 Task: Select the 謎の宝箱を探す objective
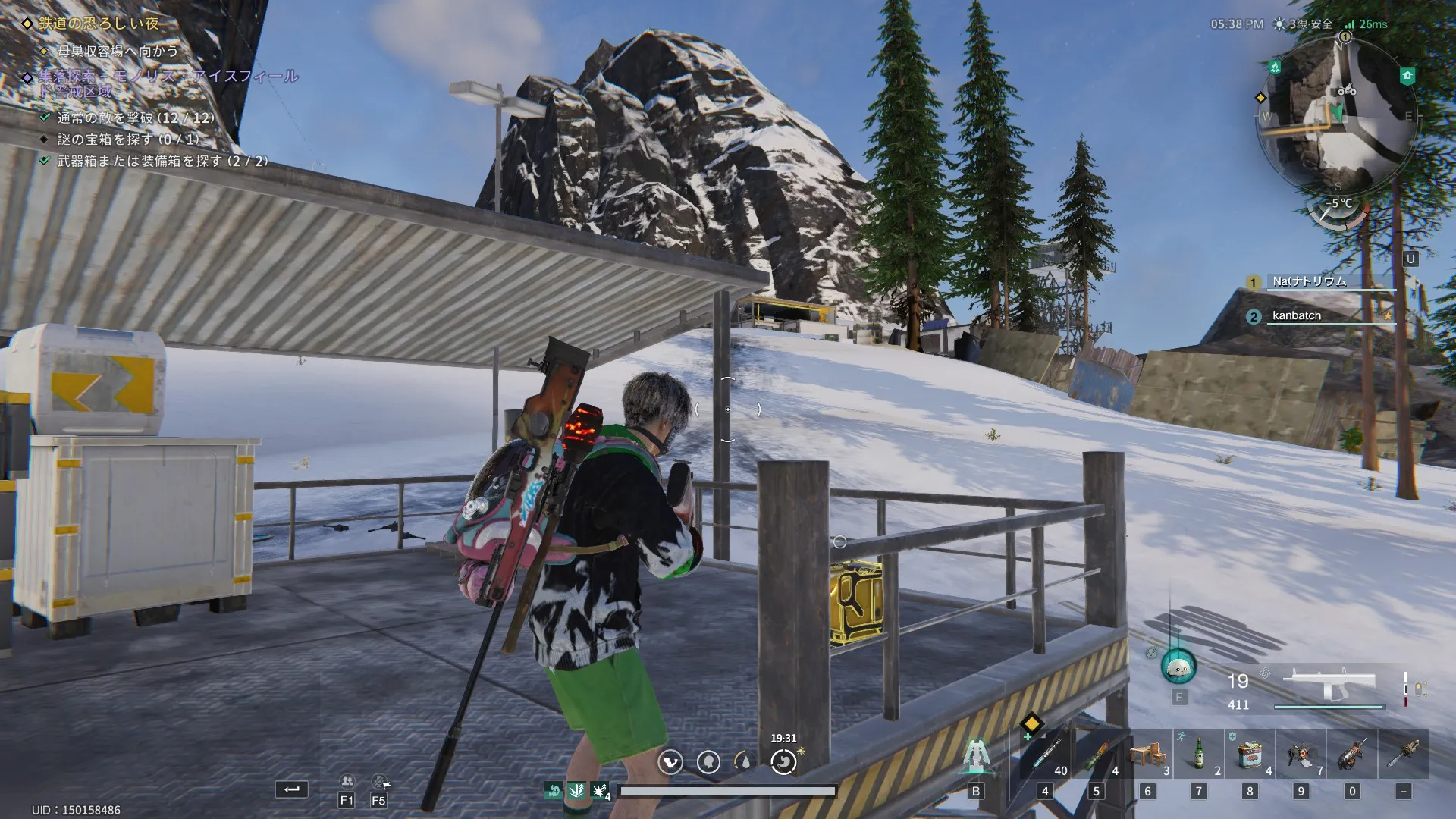click(x=129, y=140)
